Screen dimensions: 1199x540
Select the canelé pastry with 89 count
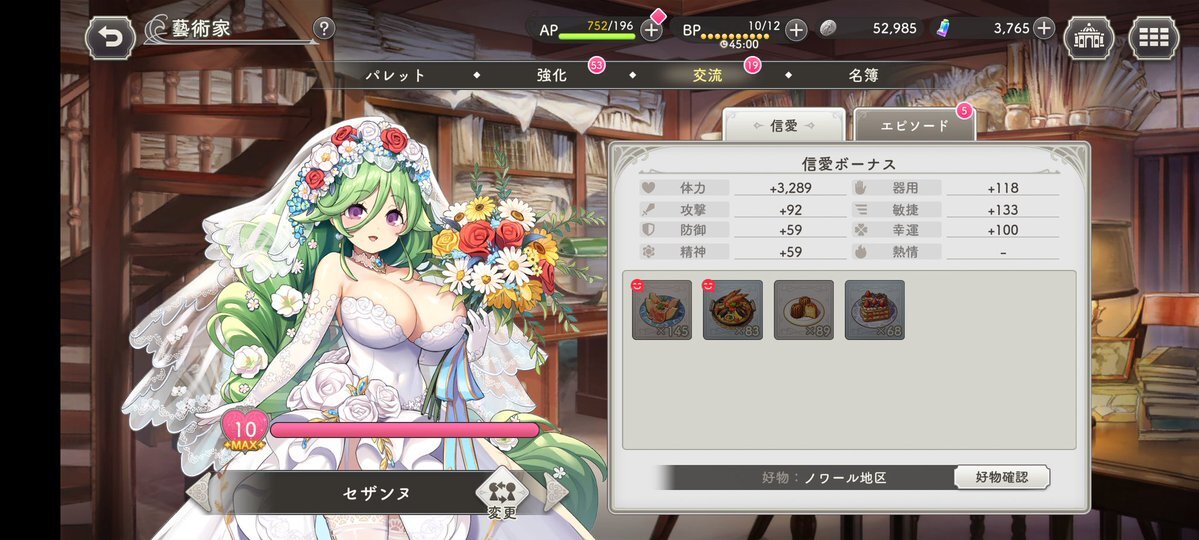804,310
